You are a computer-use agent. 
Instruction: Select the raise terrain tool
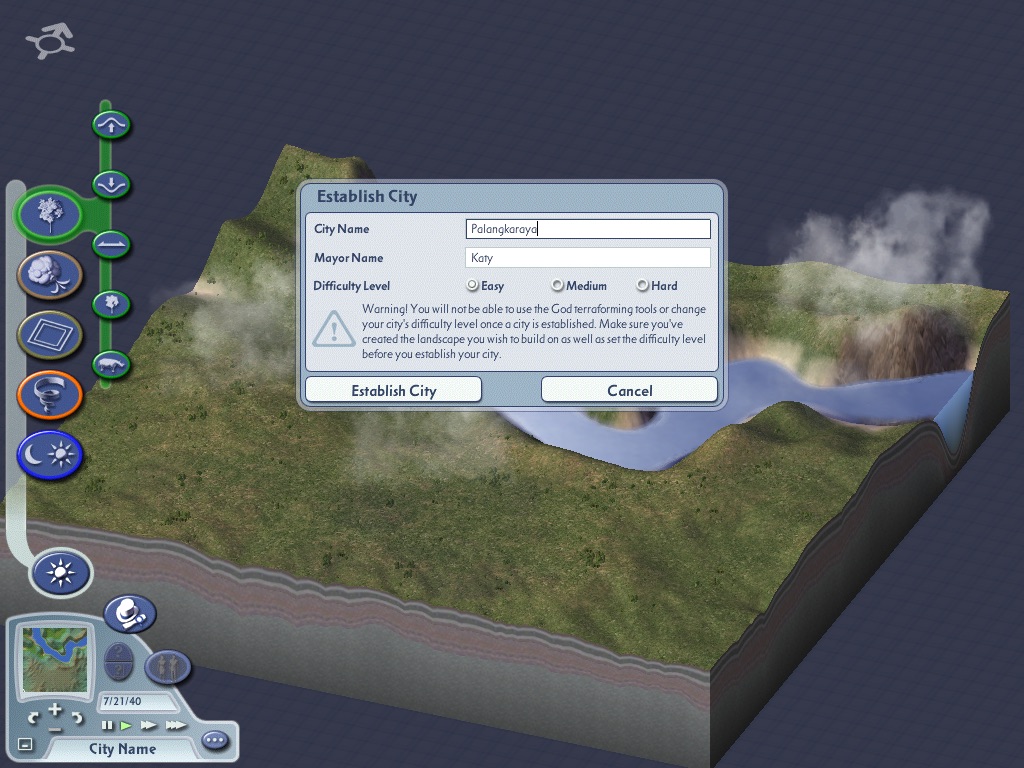pos(112,125)
